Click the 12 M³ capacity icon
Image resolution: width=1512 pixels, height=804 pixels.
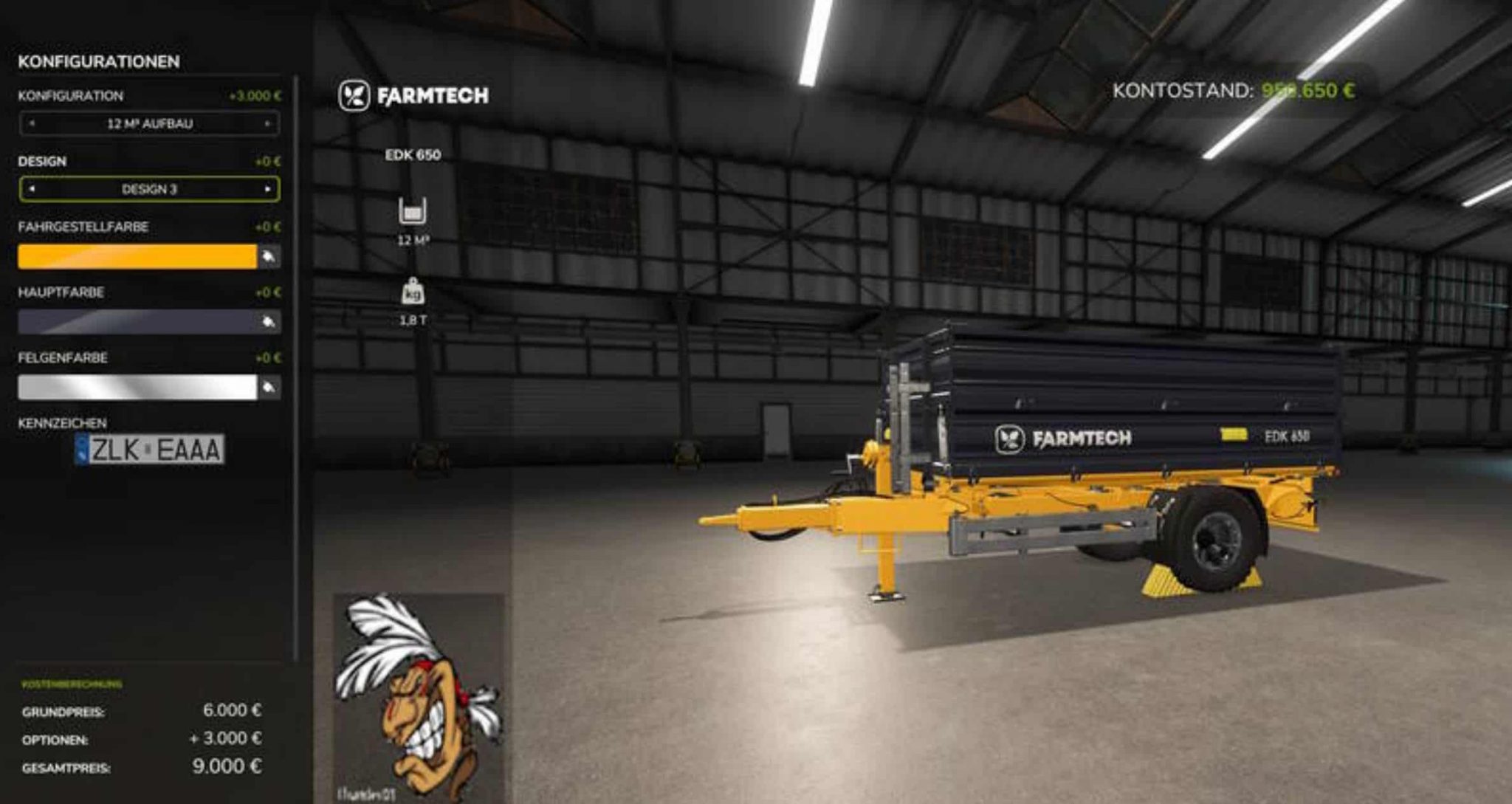[x=415, y=213]
